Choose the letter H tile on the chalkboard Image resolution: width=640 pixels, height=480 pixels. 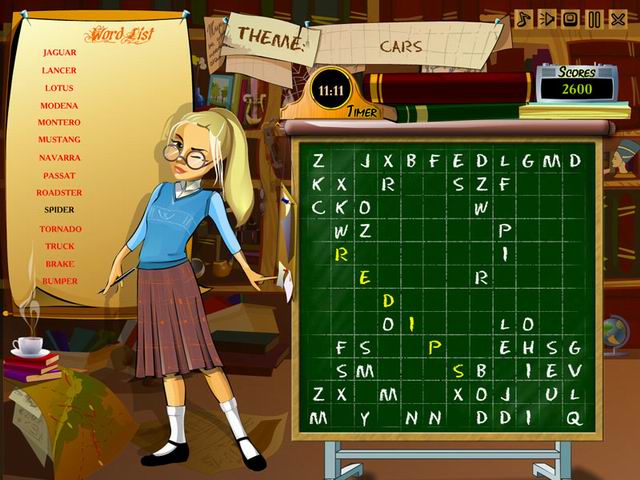(528, 347)
